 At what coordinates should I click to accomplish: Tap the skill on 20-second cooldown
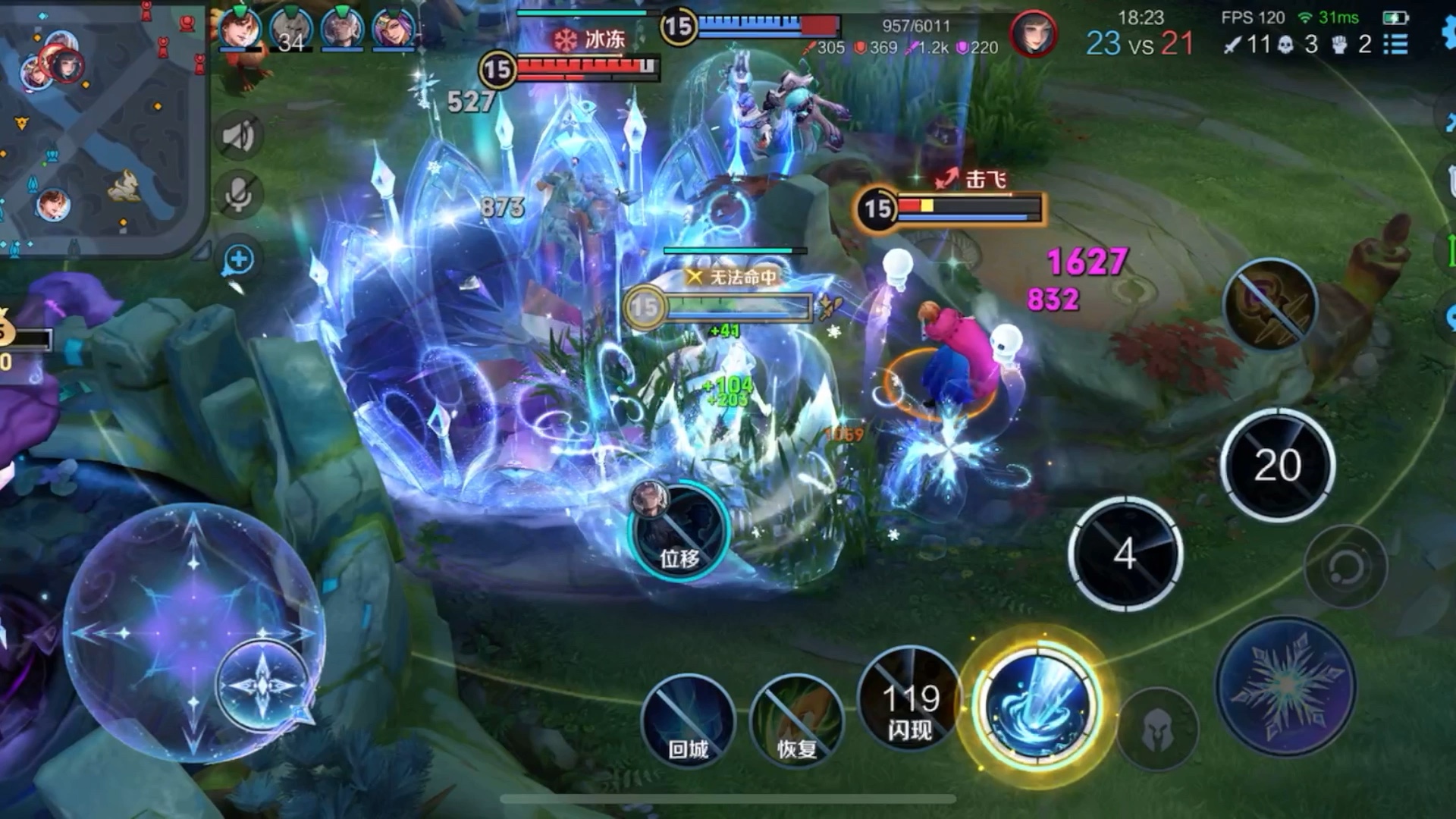pos(1278,465)
